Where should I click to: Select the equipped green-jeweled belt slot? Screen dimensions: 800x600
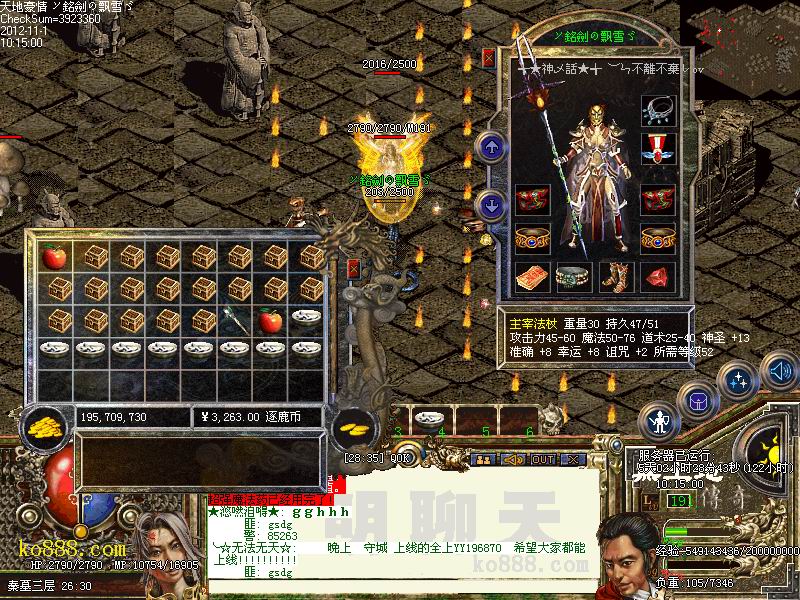pyautogui.click(x=573, y=277)
